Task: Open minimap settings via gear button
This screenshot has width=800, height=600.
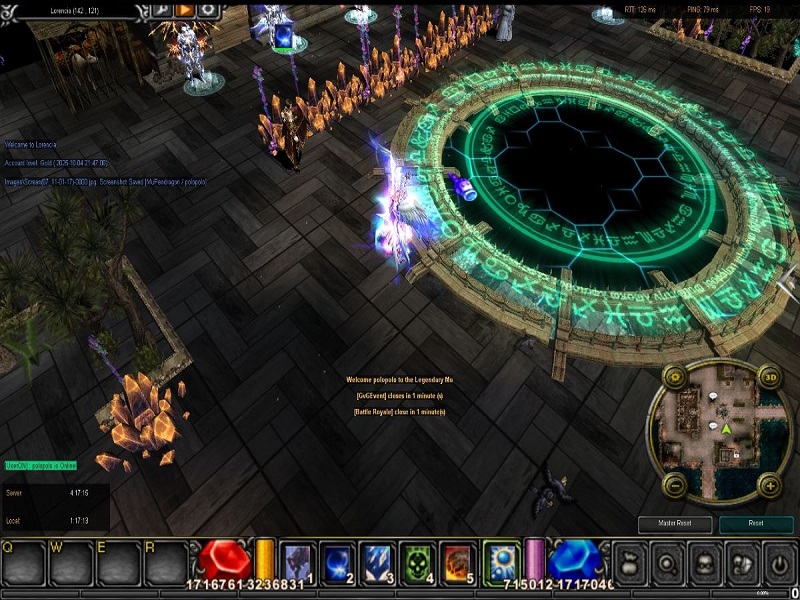Action: 674,379
